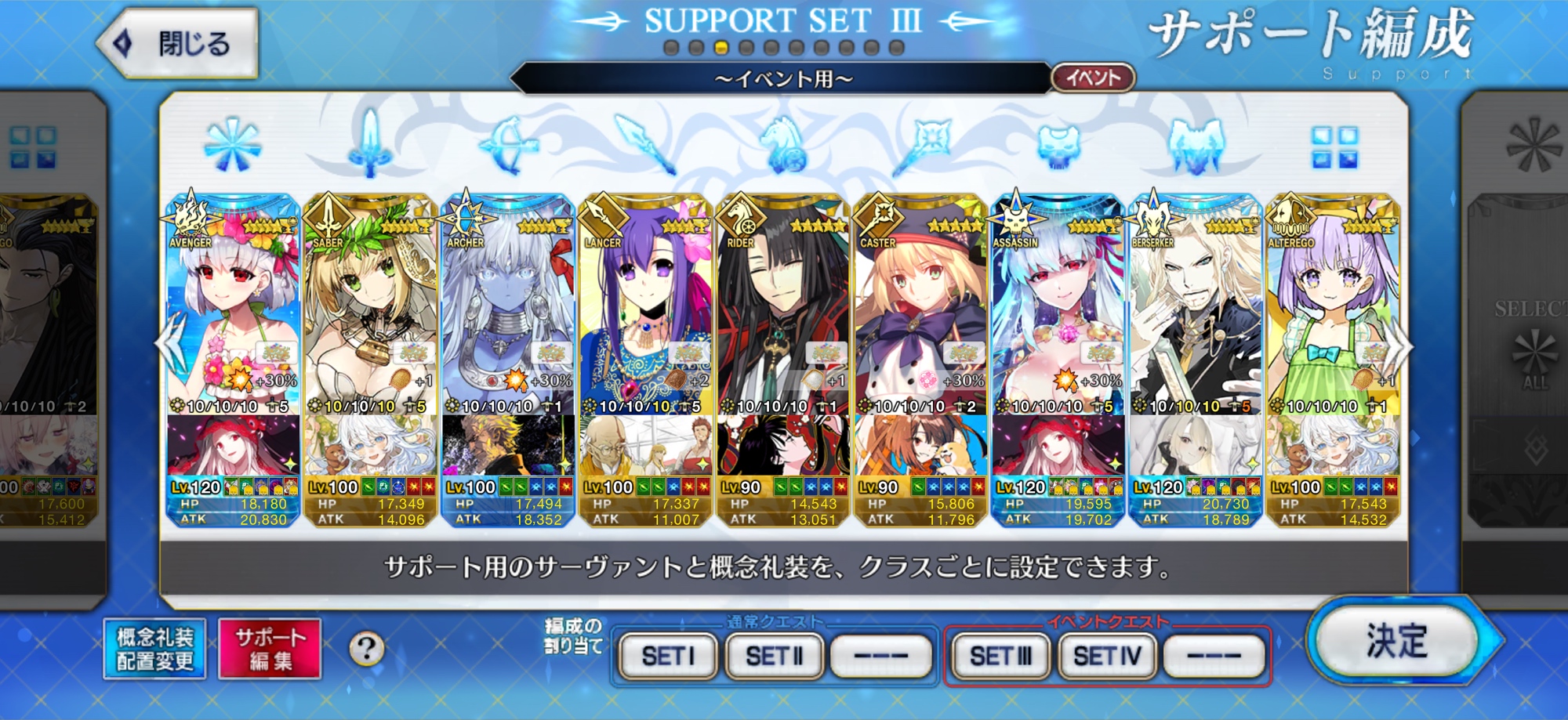Open the 概念礼装 配置変更 option
Image resolution: width=1568 pixels, height=720 pixels.
coord(154,649)
